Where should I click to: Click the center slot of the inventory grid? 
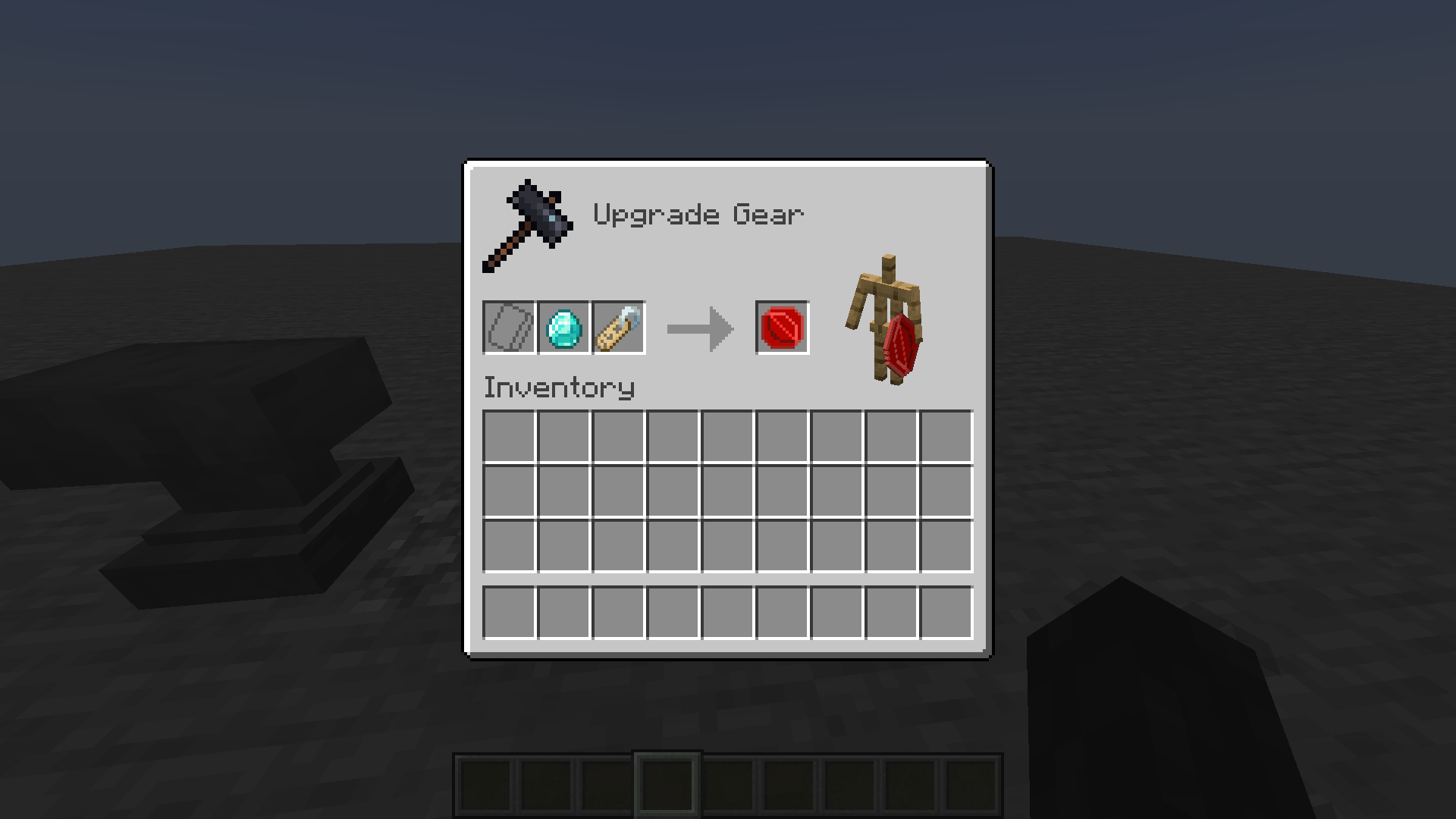point(727,491)
